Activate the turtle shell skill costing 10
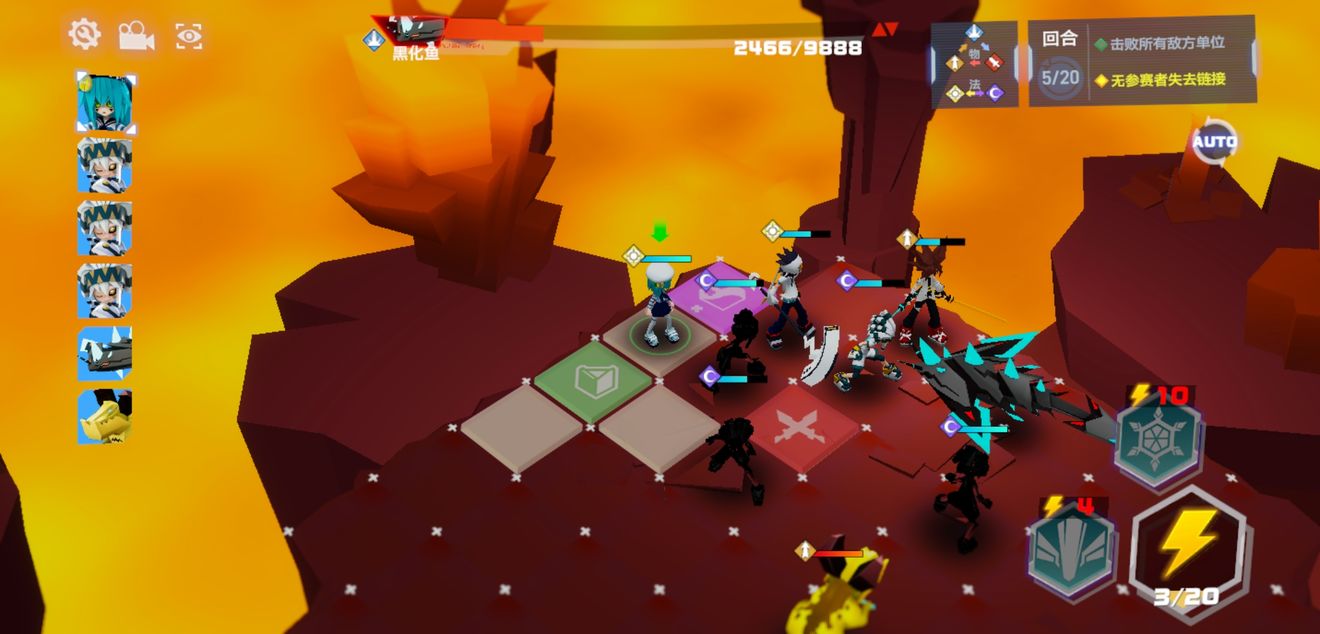The image size is (1320, 634). coord(1158,438)
